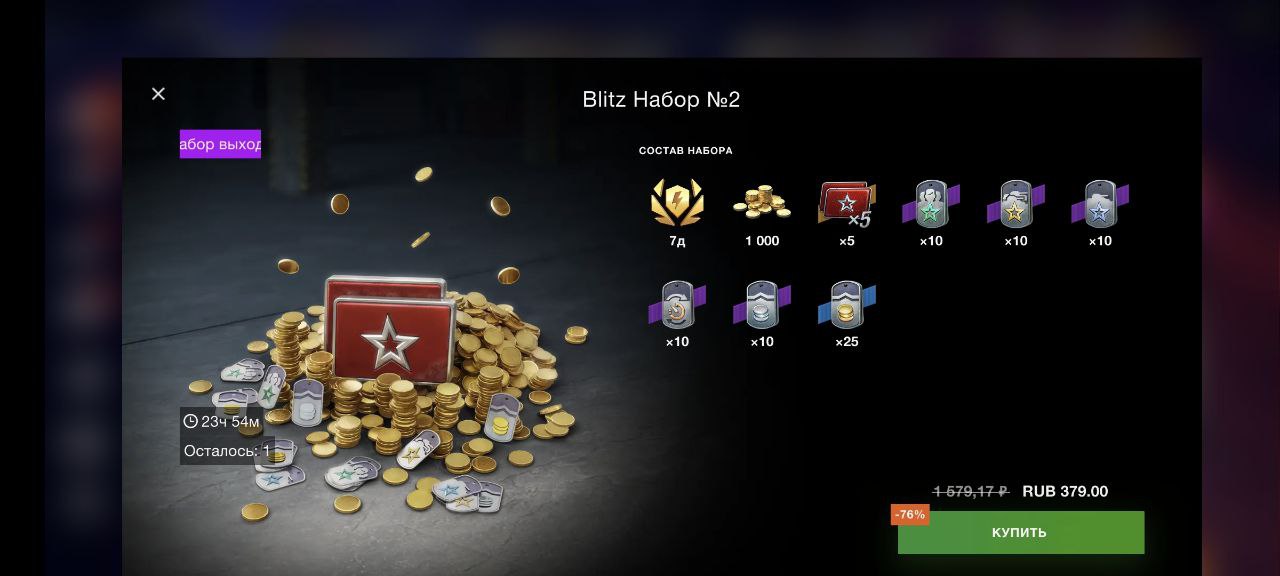Image resolution: width=1280 pixels, height=576 pixels.
Task: Tap the red star crate bundle artwork
Action: pos(390,335)
